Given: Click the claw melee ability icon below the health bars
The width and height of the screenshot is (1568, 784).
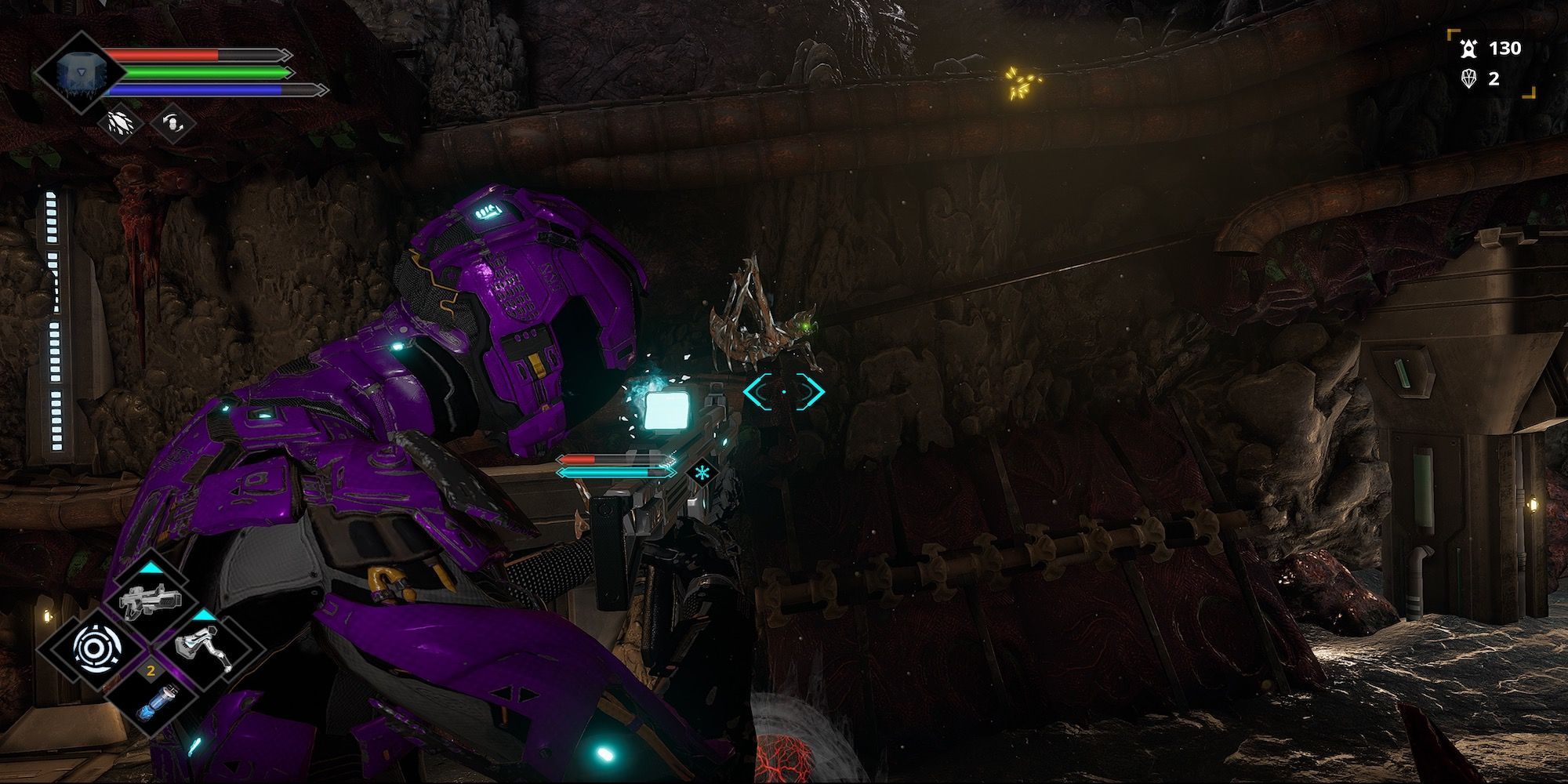Looking at the screenshot, I should coord(120,124).
